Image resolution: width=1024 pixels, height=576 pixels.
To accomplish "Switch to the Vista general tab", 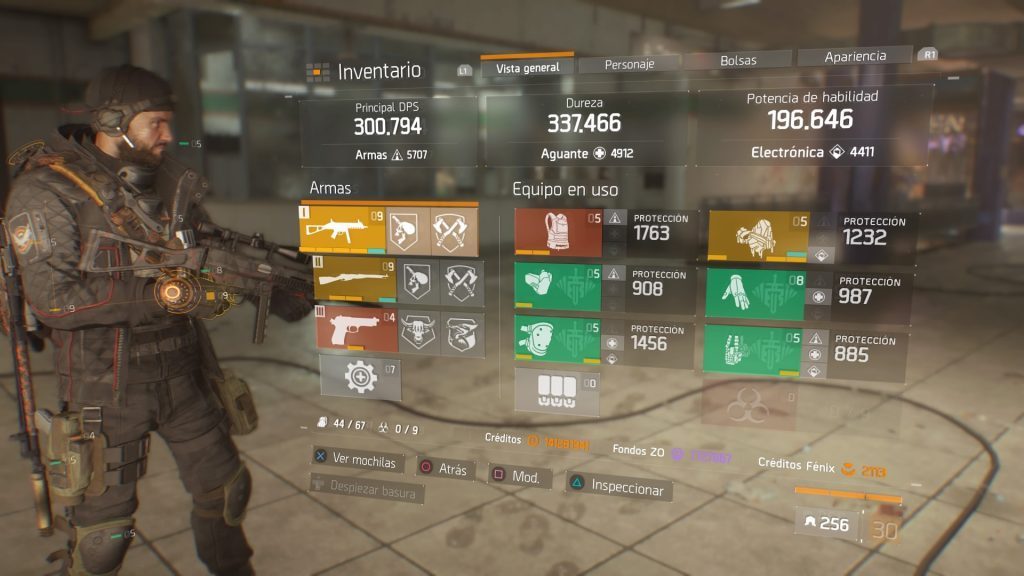I will pyautogui.click(x=527, y=67).
